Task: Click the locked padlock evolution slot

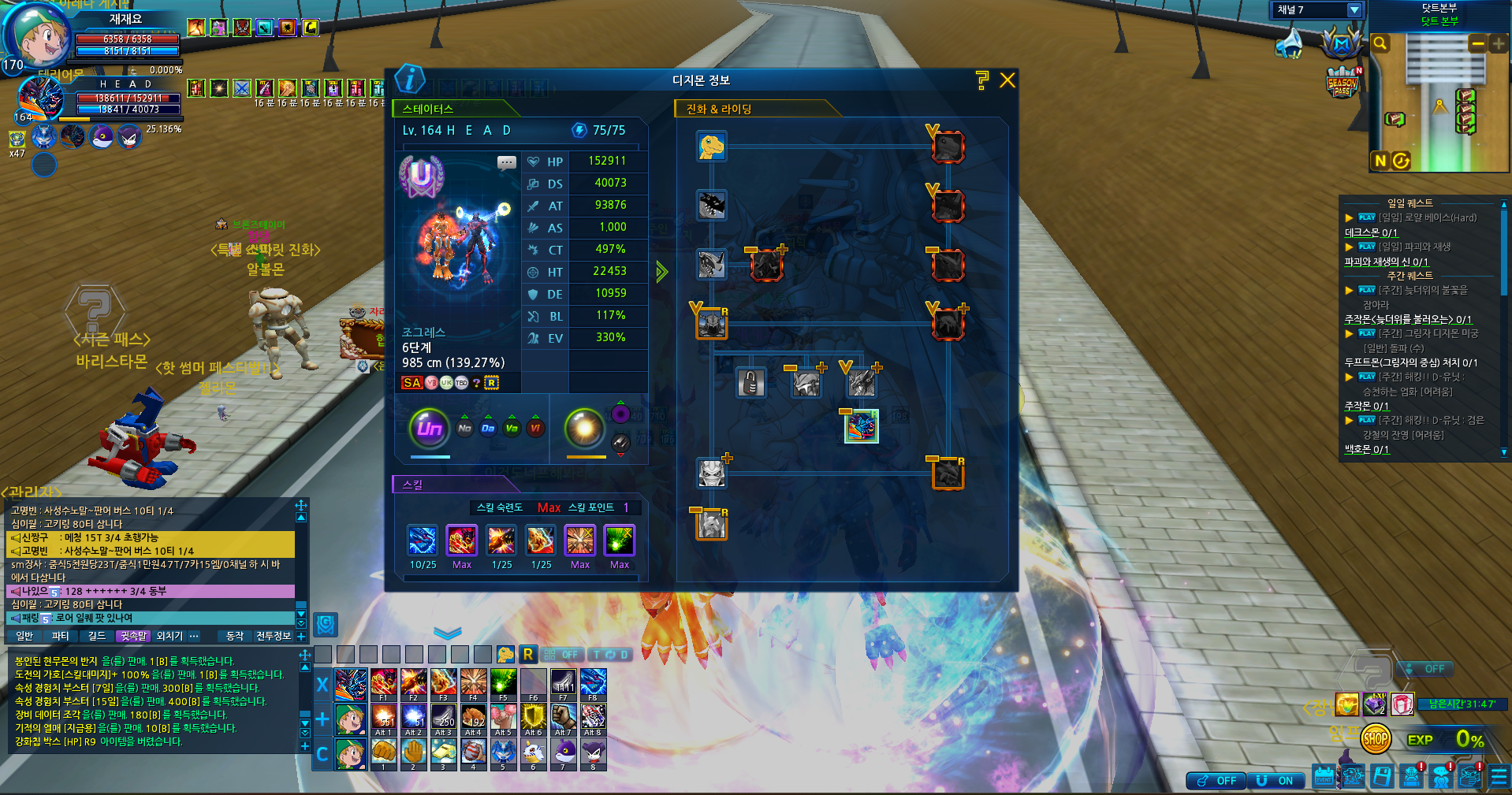Action: coord(750,384)
